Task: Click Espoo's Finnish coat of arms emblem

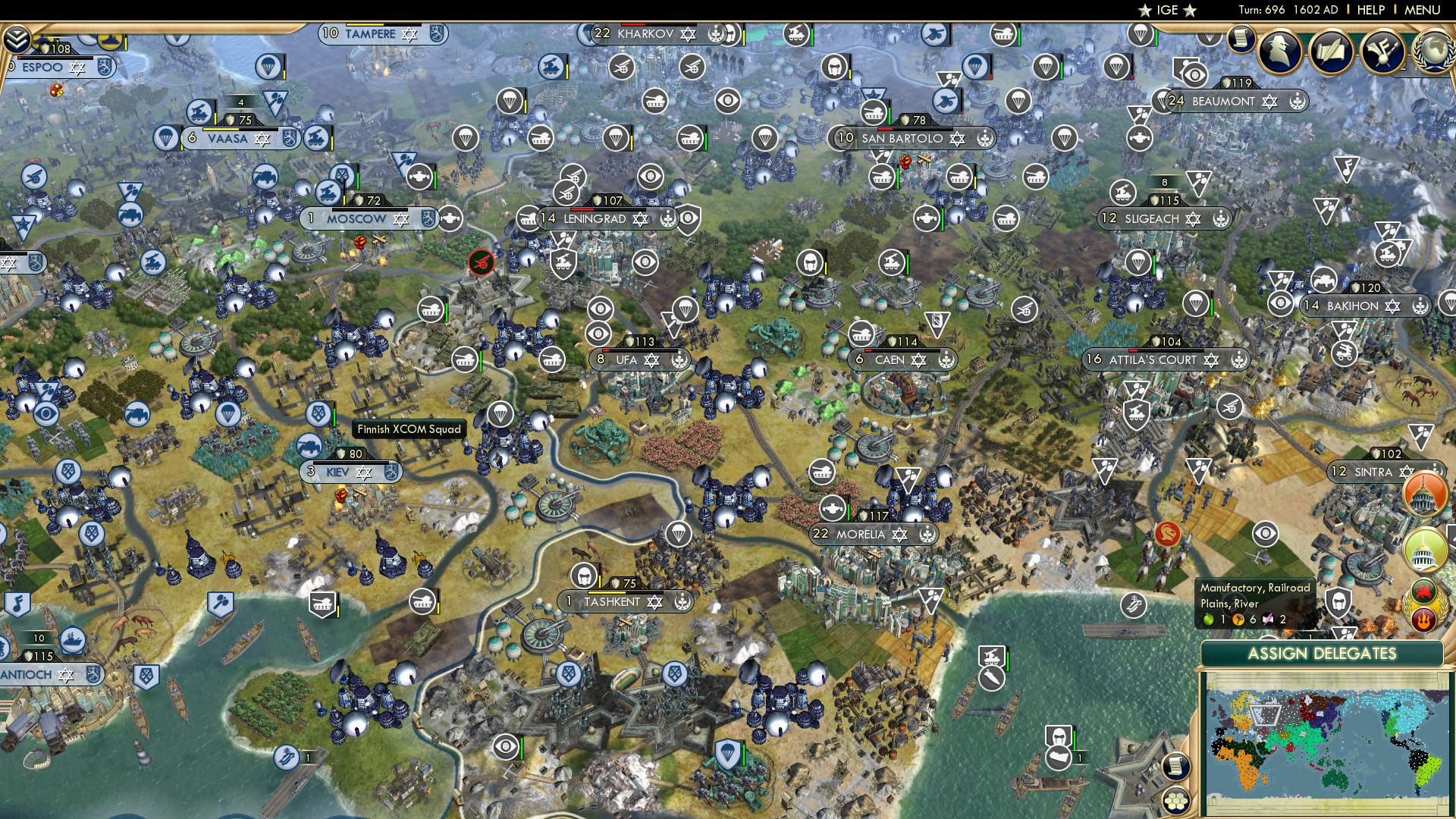Action: [105, 67]
